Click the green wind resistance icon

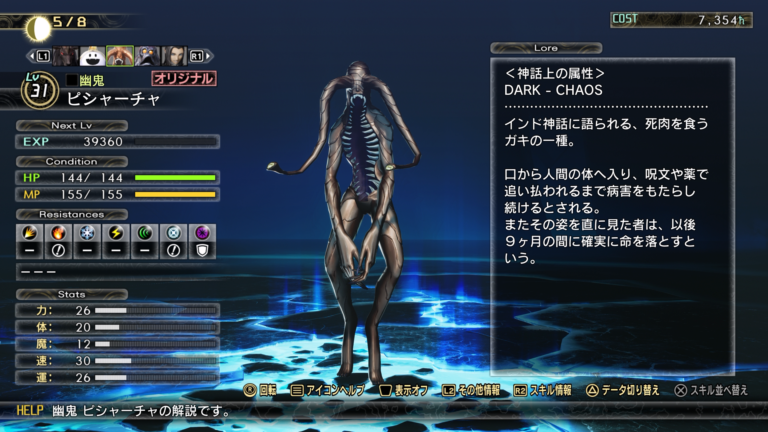point(146,232)
